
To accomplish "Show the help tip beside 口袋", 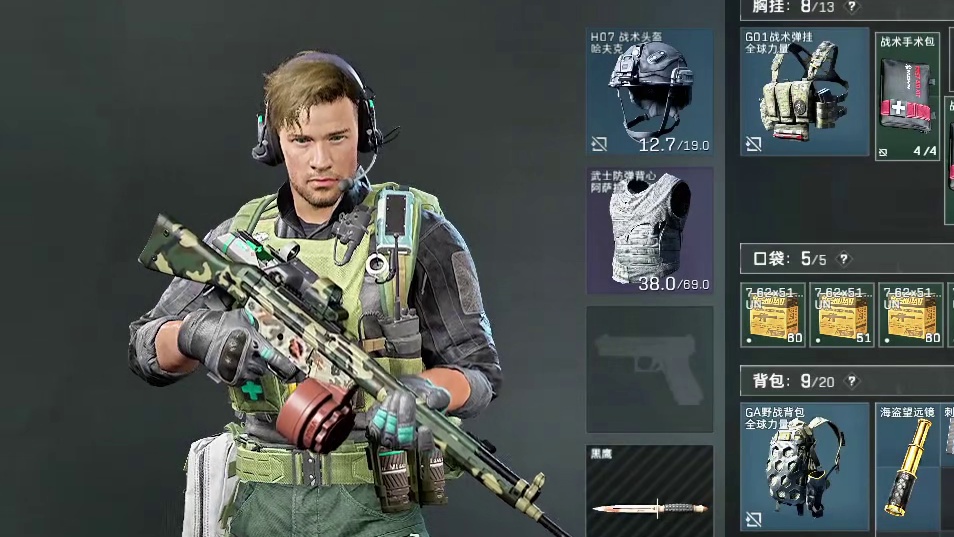I will (x=844, y=259).
